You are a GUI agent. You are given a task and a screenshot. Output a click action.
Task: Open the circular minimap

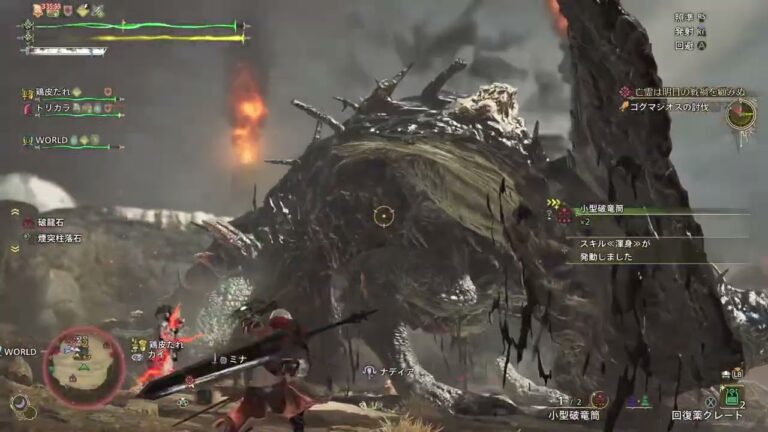[84, 367]
